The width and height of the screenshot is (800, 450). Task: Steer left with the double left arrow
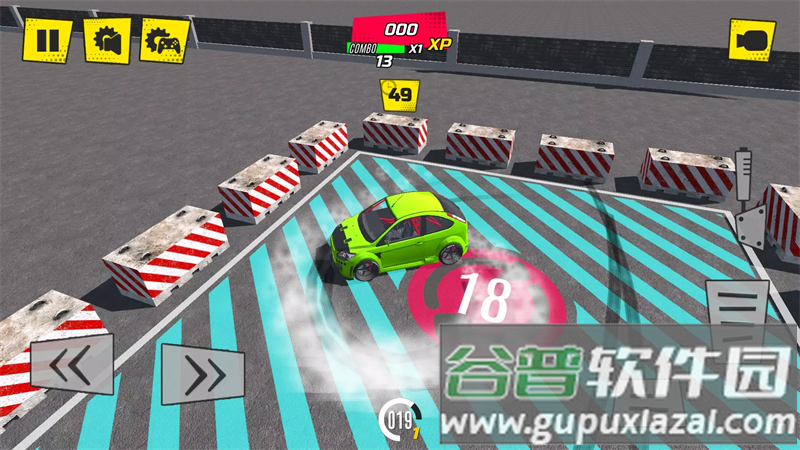[x=71, y=368]
